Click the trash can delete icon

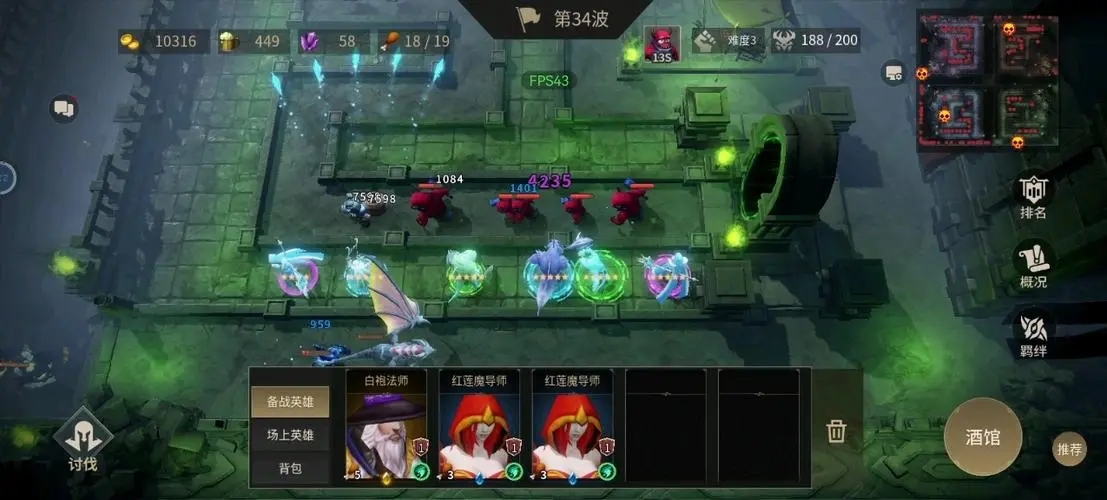pos(836,431)
